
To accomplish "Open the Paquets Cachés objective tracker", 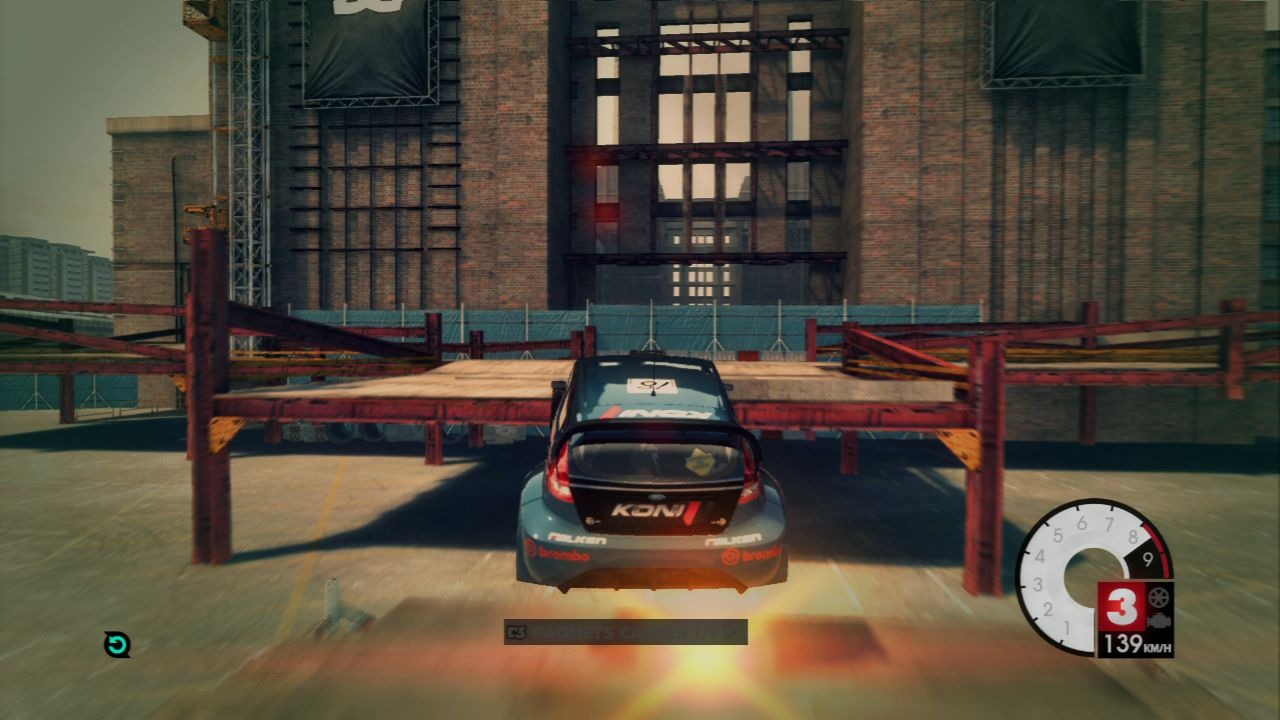I will pyautogui.click(x=625, y=632).
